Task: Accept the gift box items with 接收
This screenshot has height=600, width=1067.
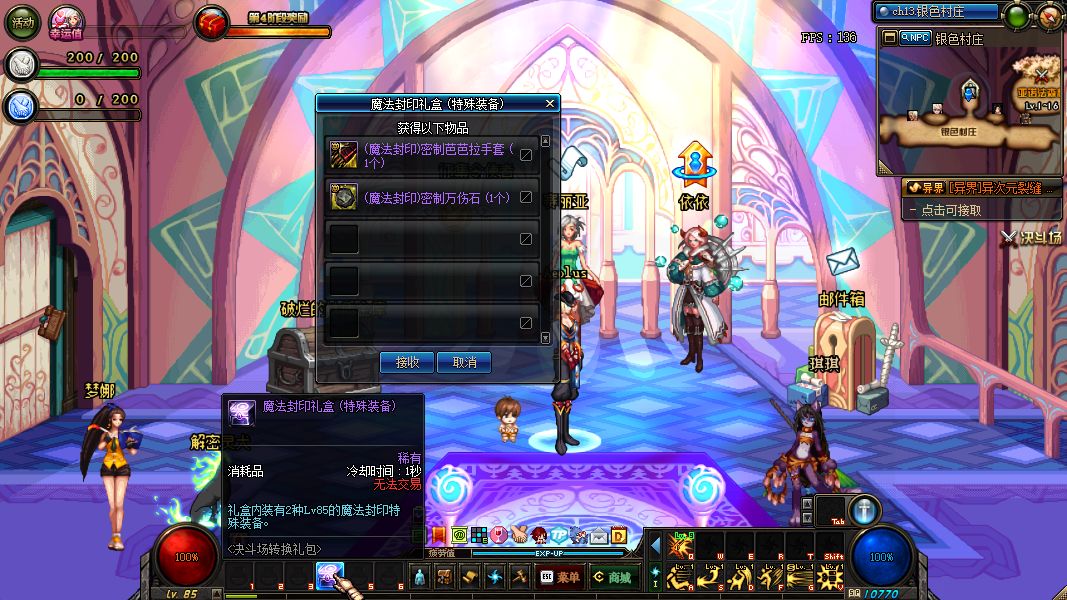Action: (407, 362)
